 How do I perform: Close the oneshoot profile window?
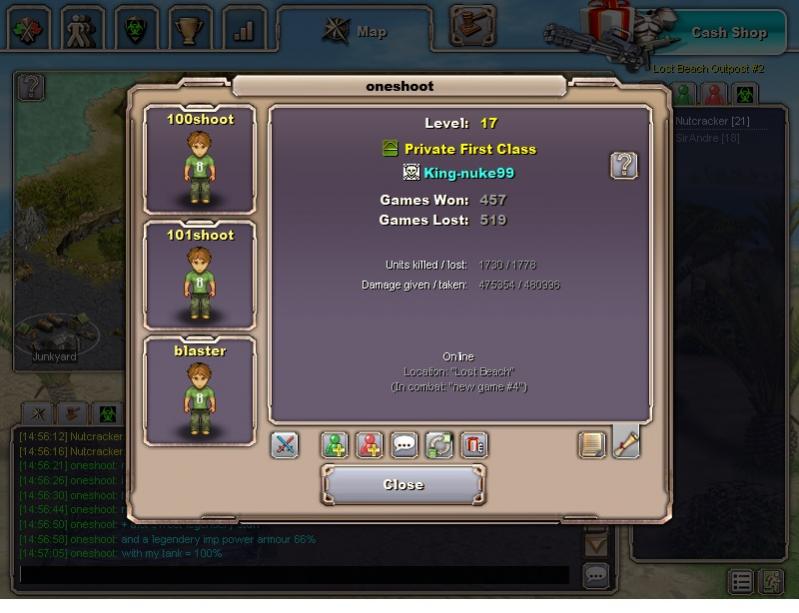403,485
